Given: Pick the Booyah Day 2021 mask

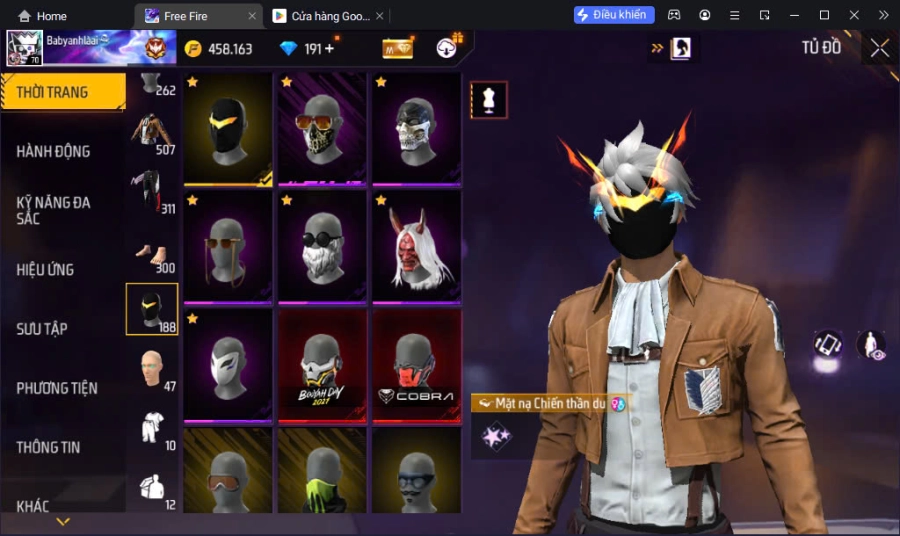Looking at the screenshot, I should (323, 365).
